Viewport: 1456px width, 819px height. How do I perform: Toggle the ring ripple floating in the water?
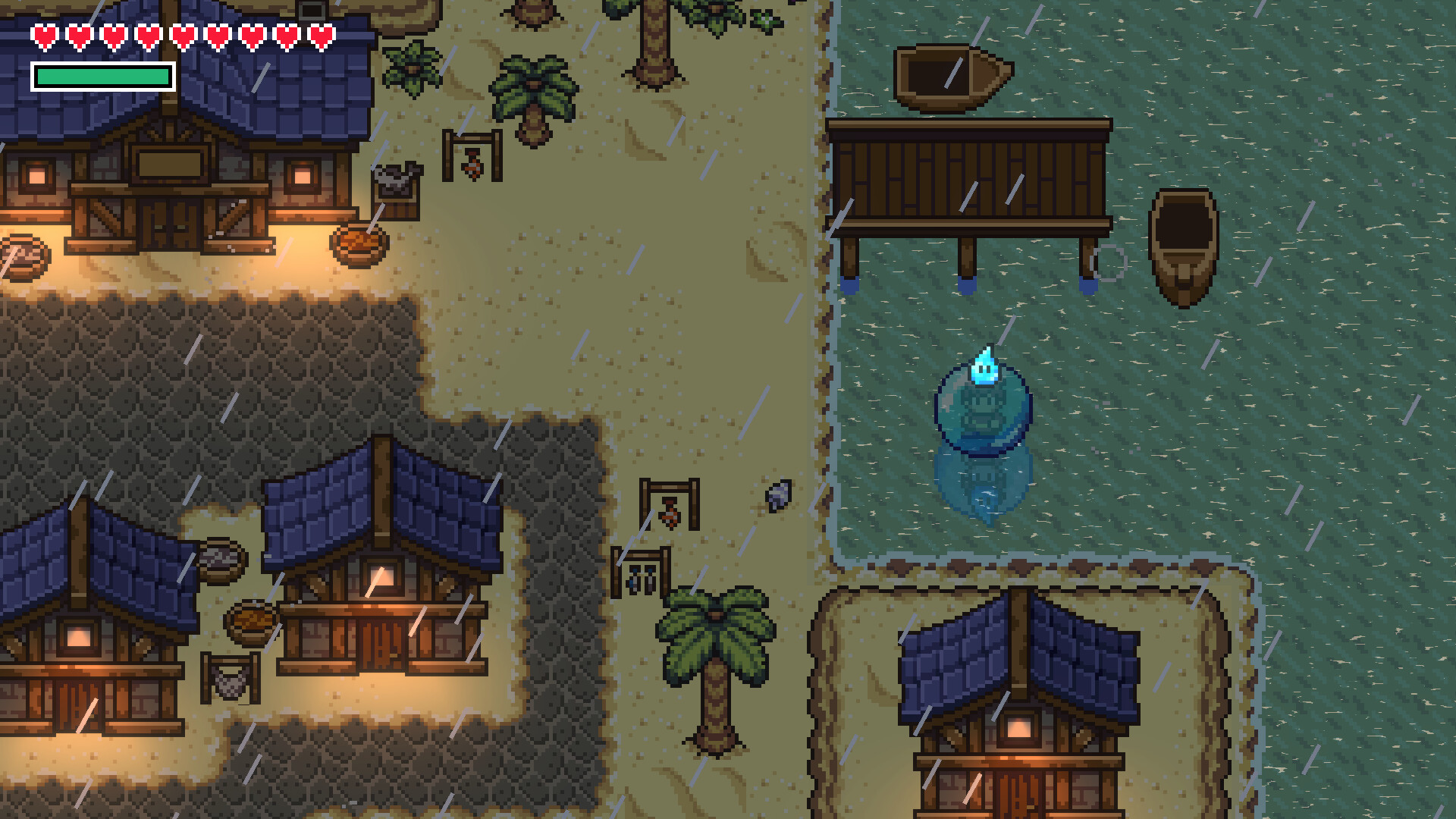[x=1109, y=262]
